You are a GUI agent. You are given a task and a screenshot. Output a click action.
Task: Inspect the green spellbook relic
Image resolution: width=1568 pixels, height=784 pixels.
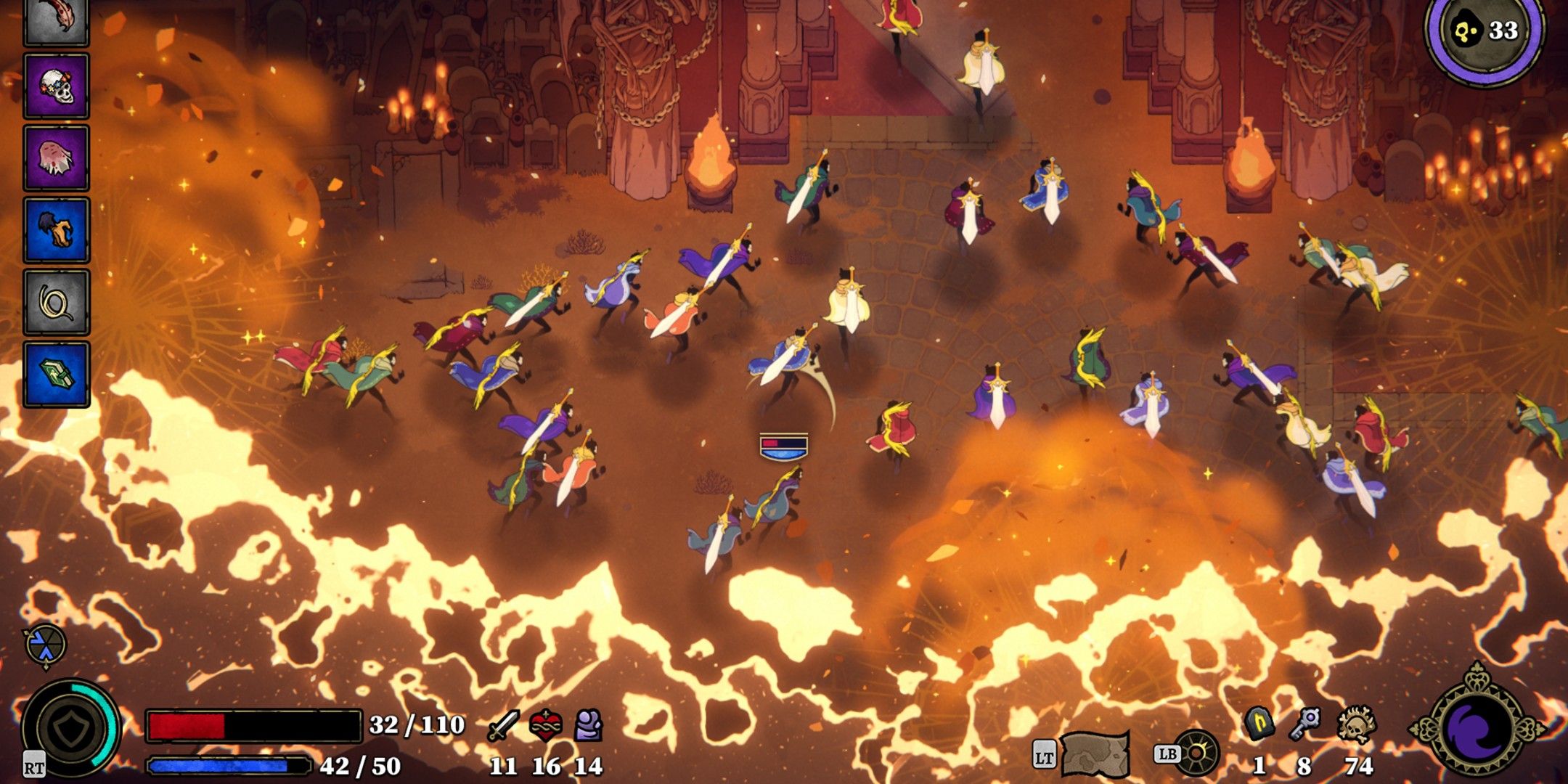pyautogui.click(x=56, y=374)
